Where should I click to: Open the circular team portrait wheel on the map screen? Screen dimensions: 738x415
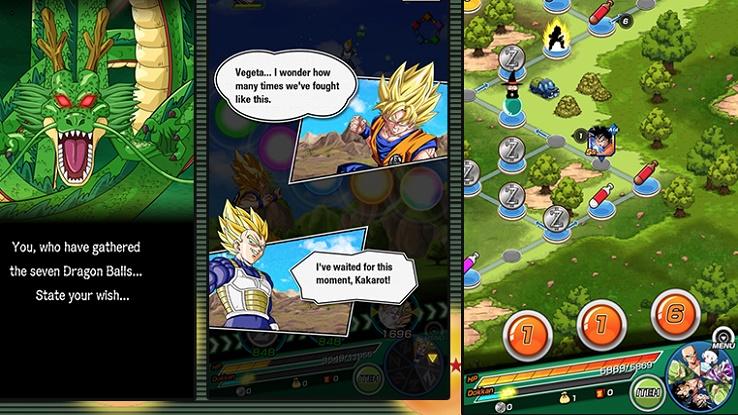(x=703, y=381)
